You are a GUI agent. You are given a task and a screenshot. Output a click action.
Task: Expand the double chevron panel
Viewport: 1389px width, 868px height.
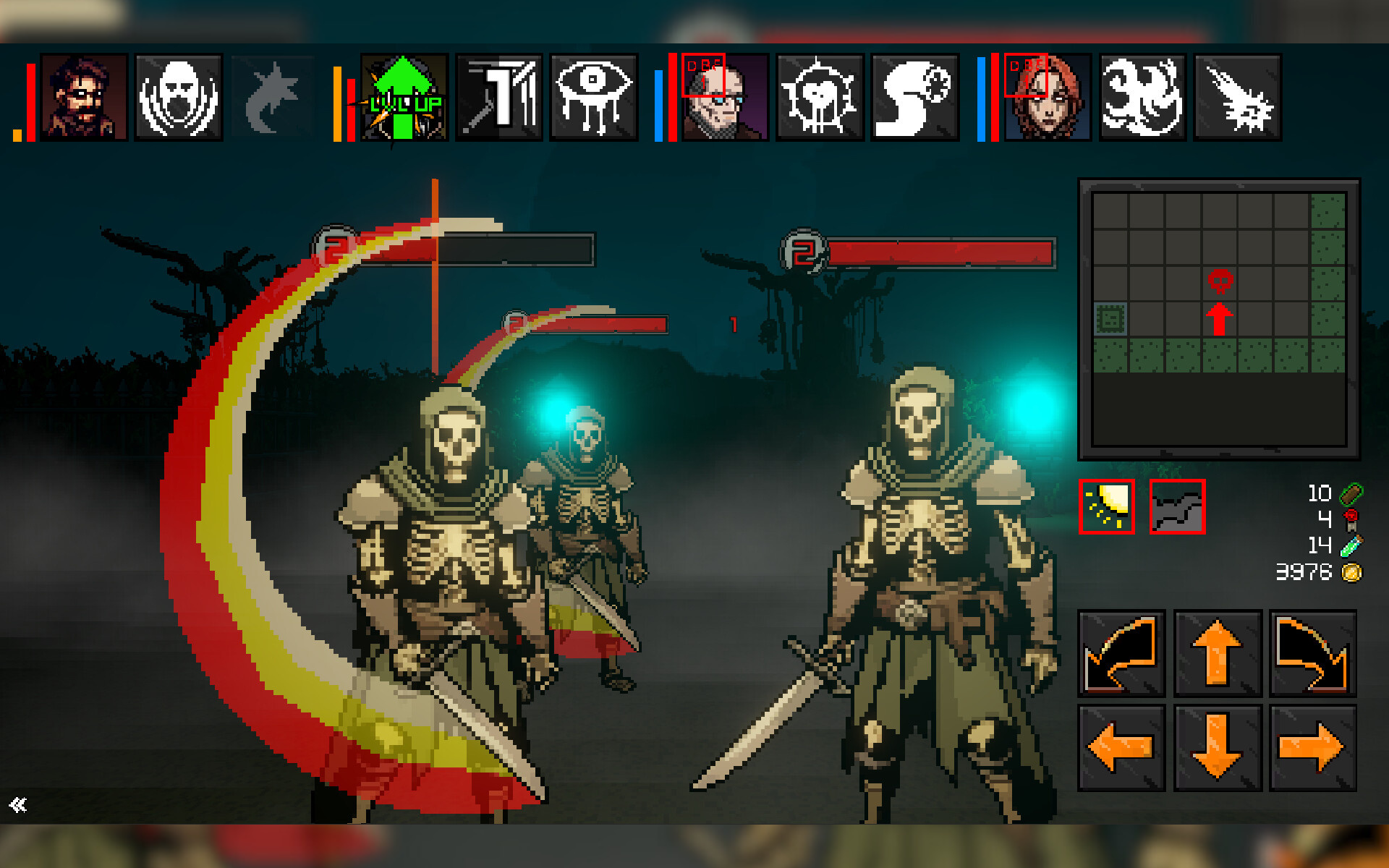coord(18,805)
